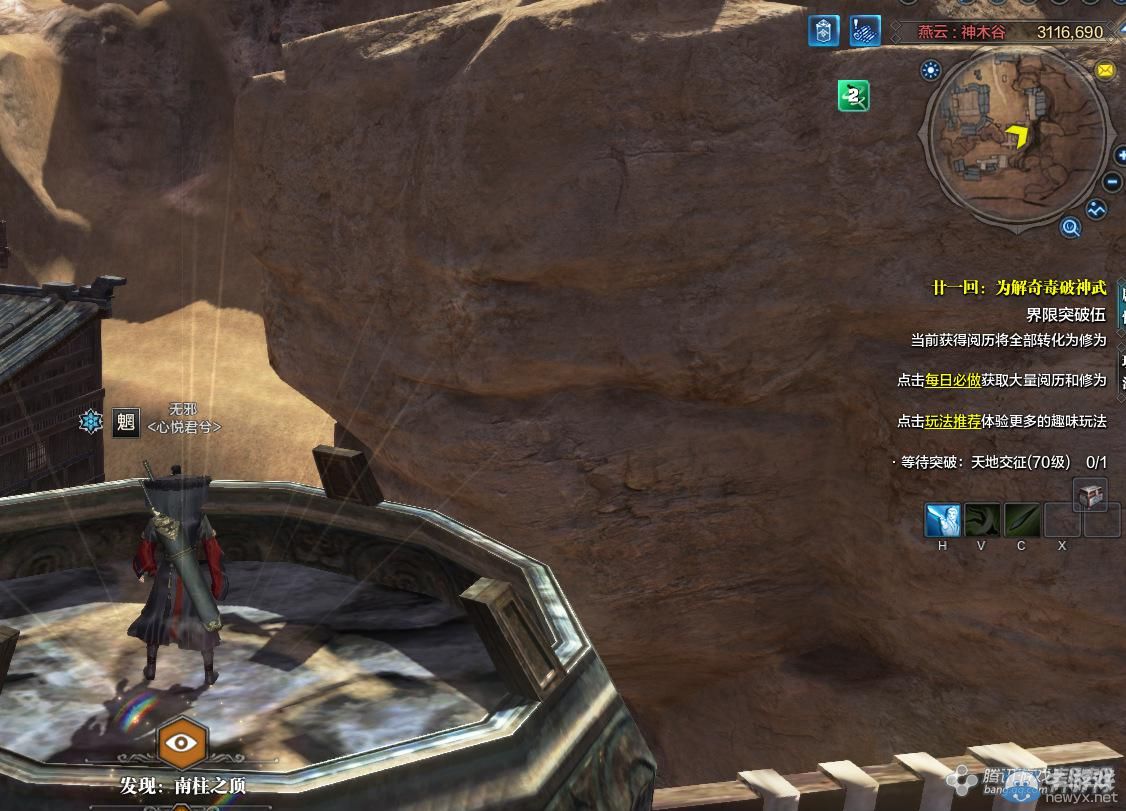Viewport: 1126px width, 811px height.
Task: Select quest title 廿一回：为解奇毒破神武
Action: coord(1019,288)
